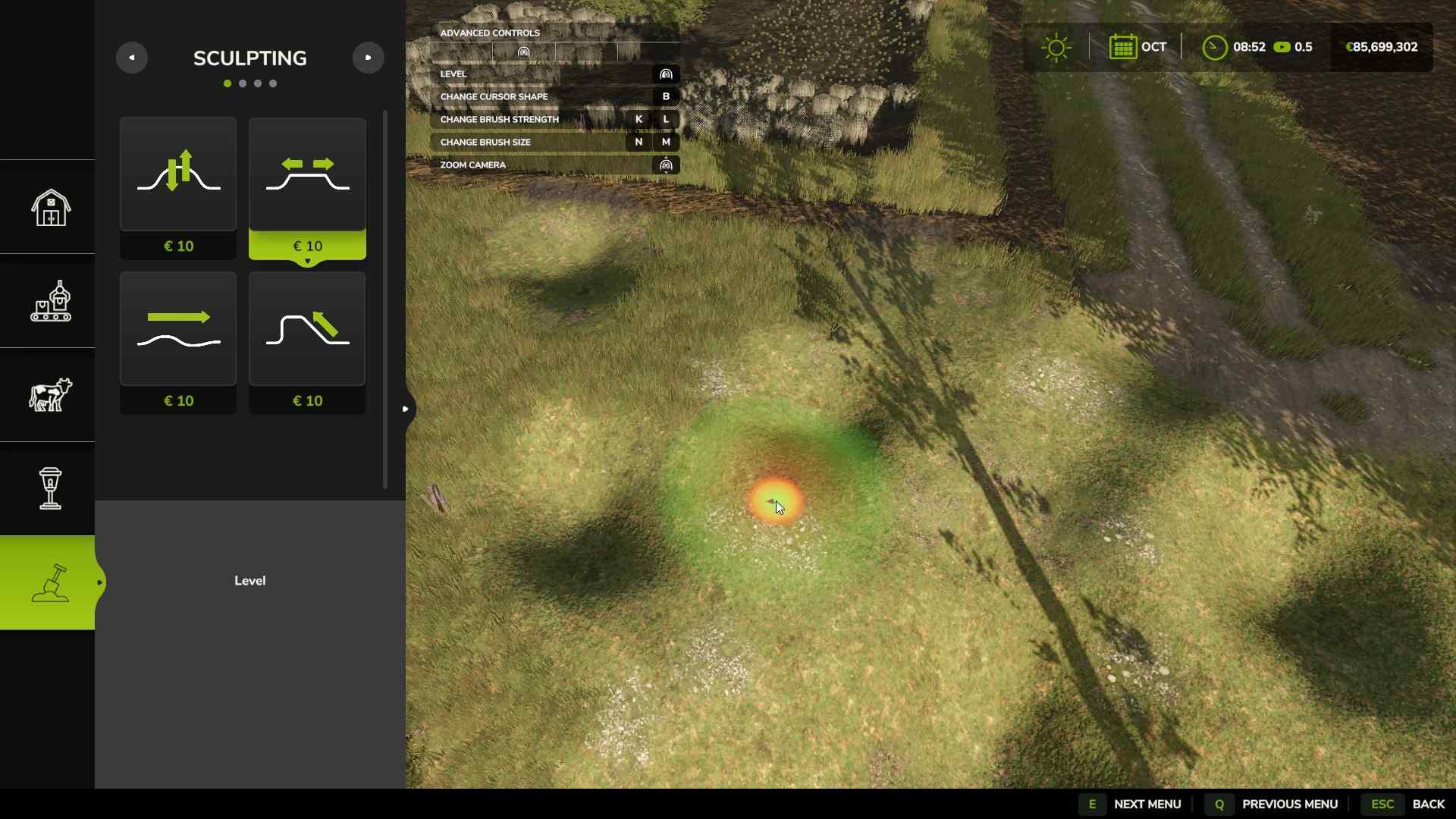Toggle the weather sun indicator
The image size is (1456, 819).
pos(1056,46)
